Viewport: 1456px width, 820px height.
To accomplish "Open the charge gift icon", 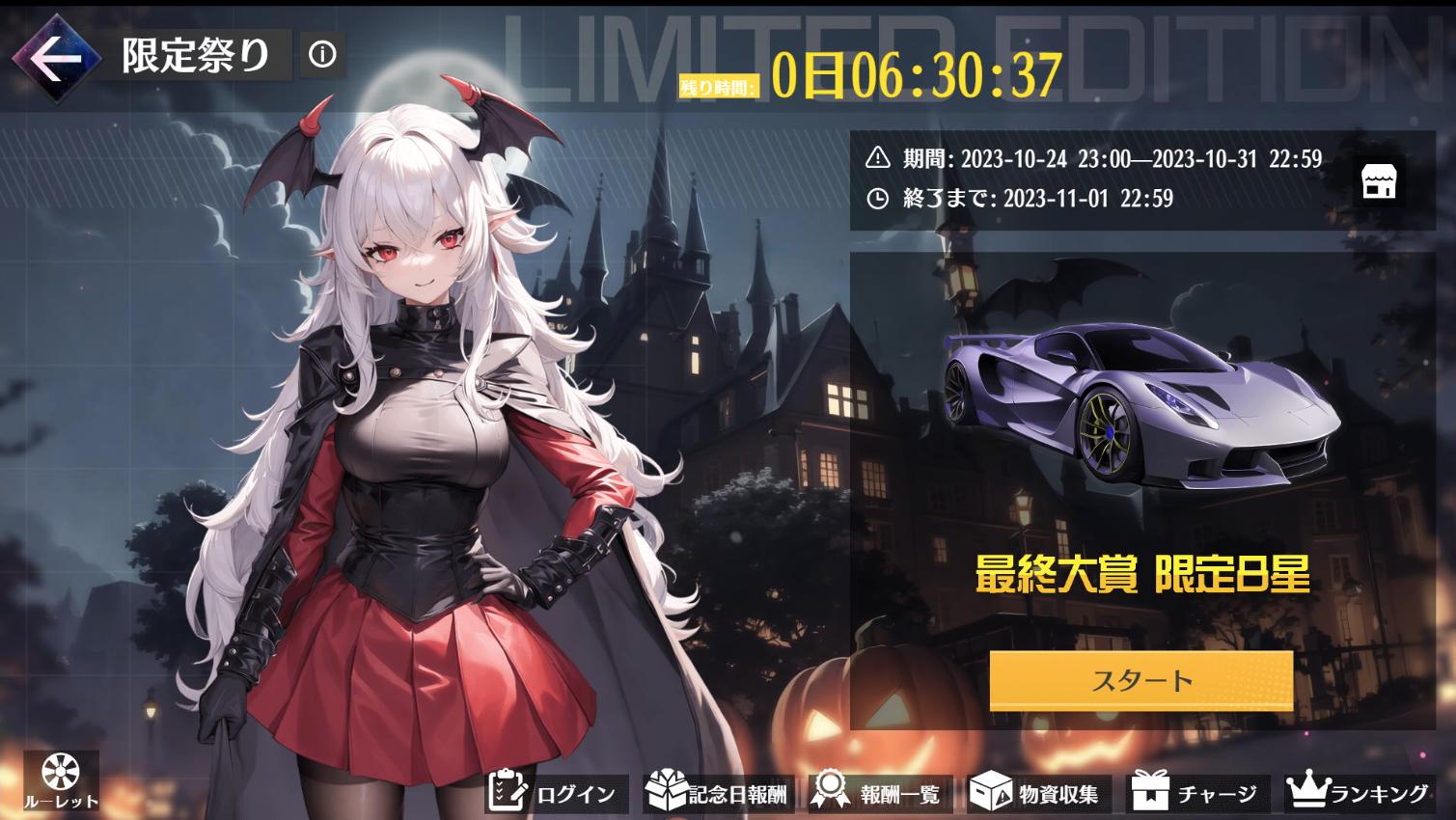I will tap(1153, 791).
